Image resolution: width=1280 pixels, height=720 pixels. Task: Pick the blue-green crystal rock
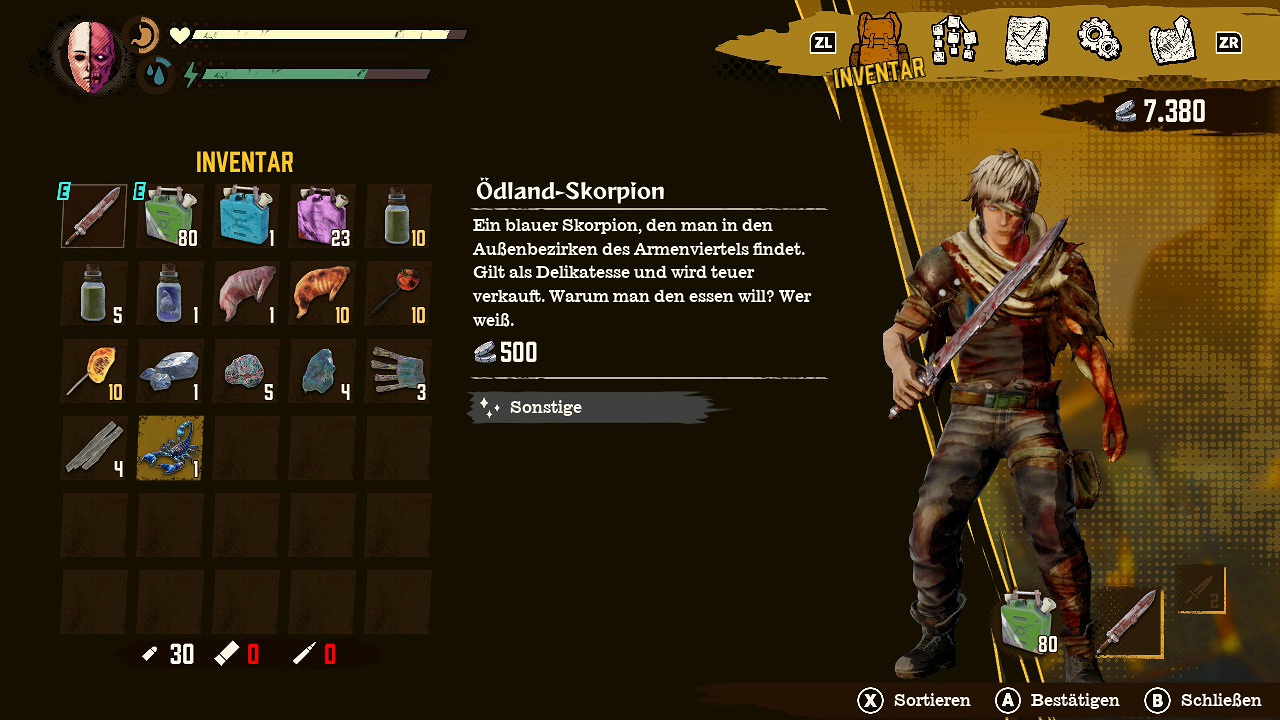pos(322,371)
